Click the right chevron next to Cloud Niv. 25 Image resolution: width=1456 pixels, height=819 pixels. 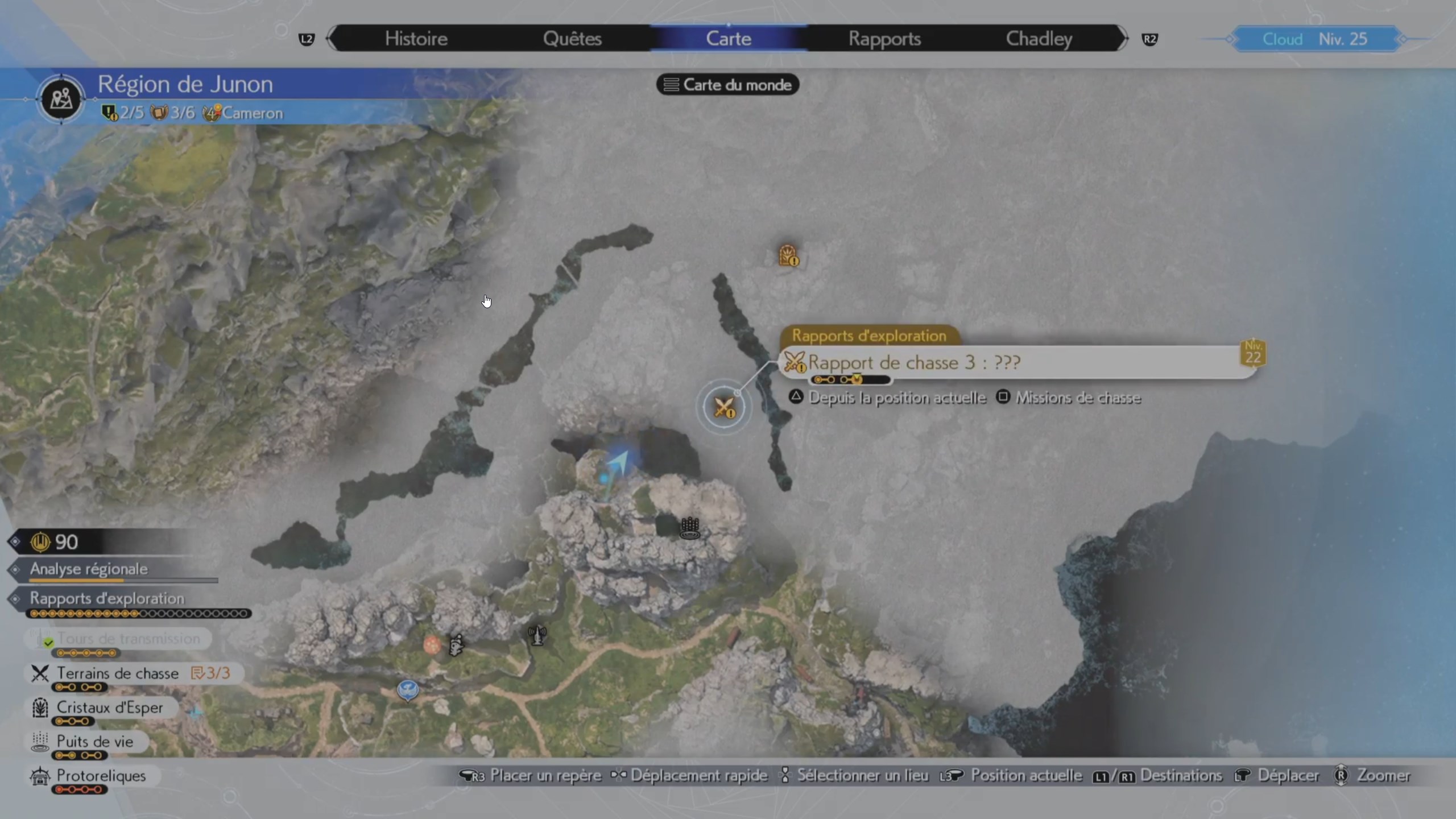tap(1412, 39)
